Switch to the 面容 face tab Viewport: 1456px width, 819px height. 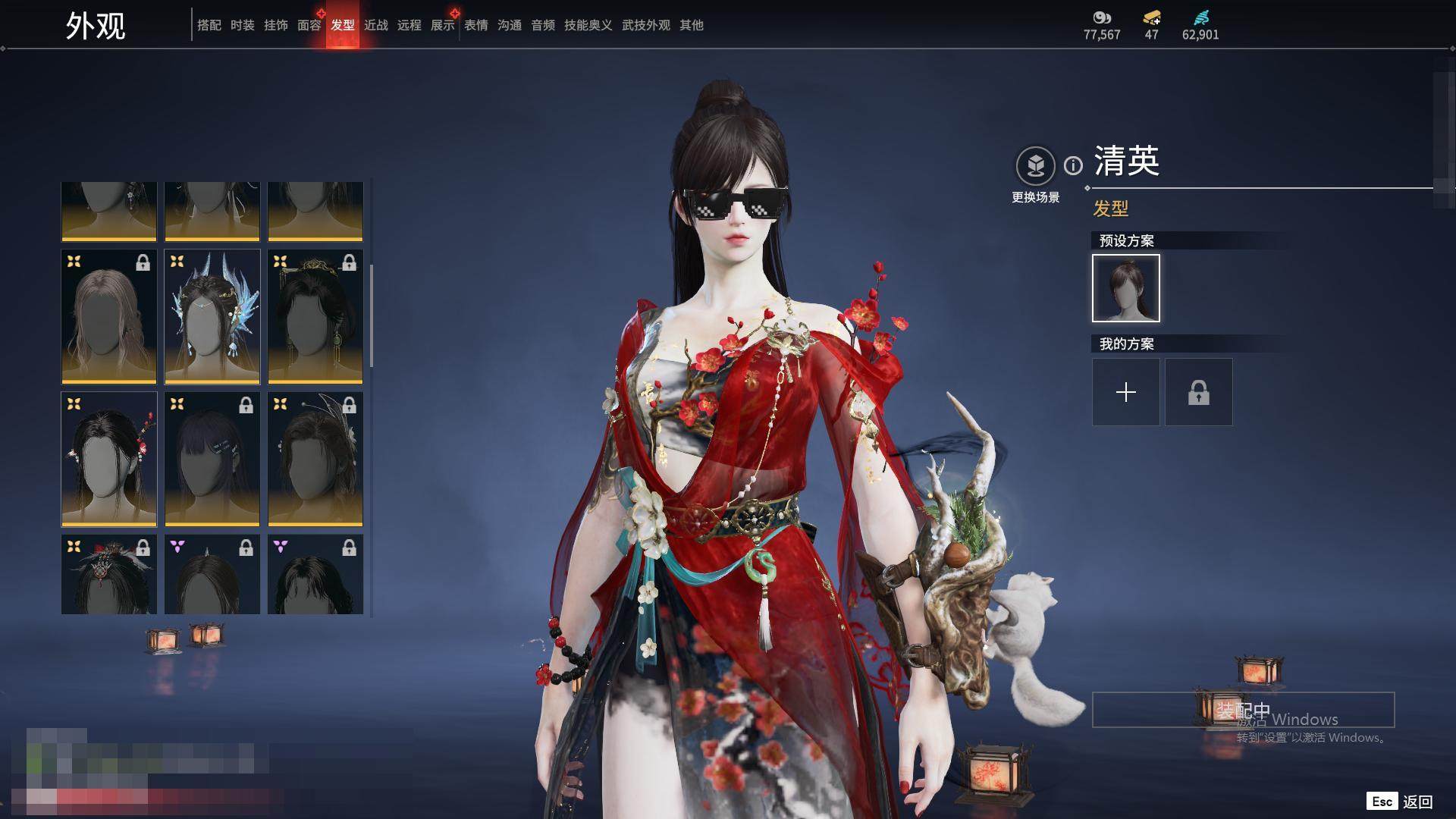coord(309,25)
